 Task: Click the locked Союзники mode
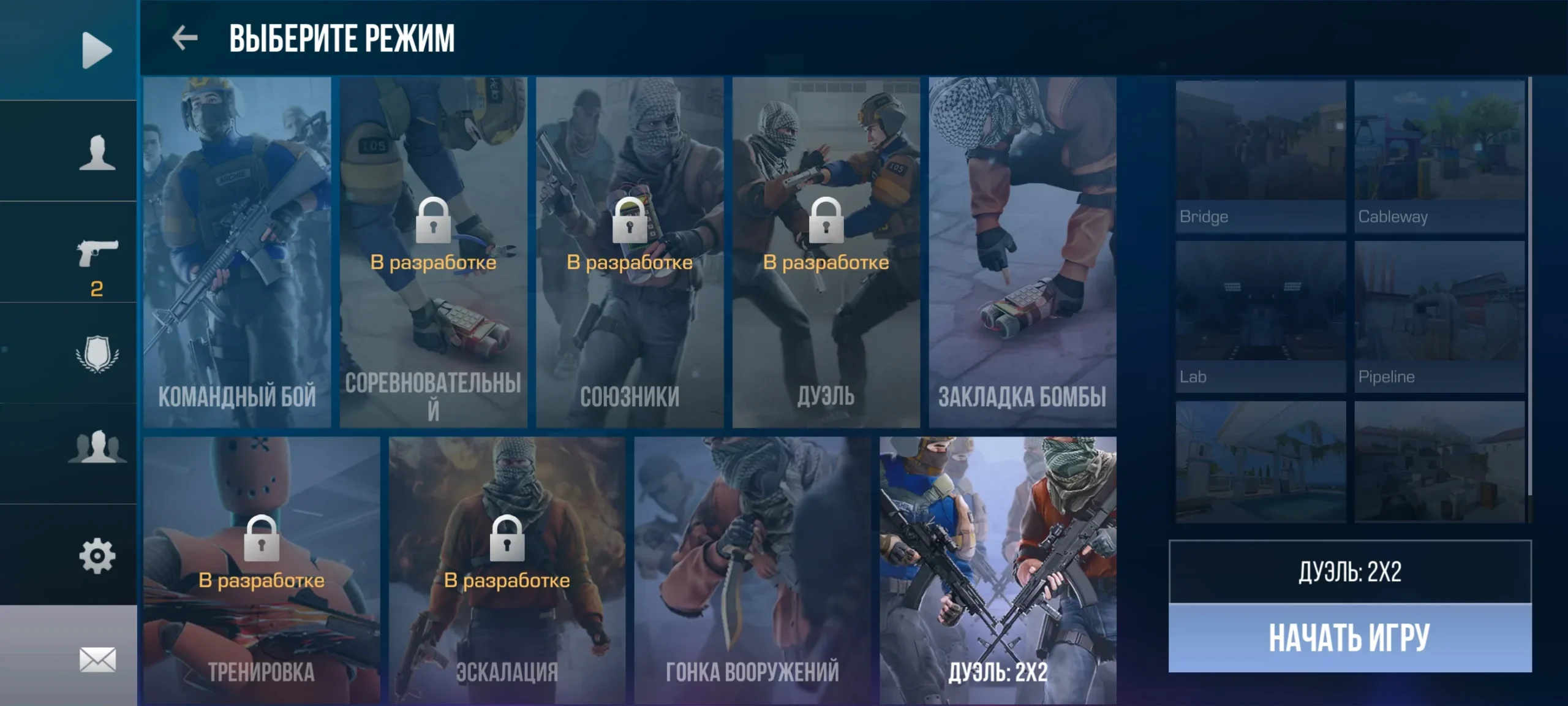pos(630,252)
